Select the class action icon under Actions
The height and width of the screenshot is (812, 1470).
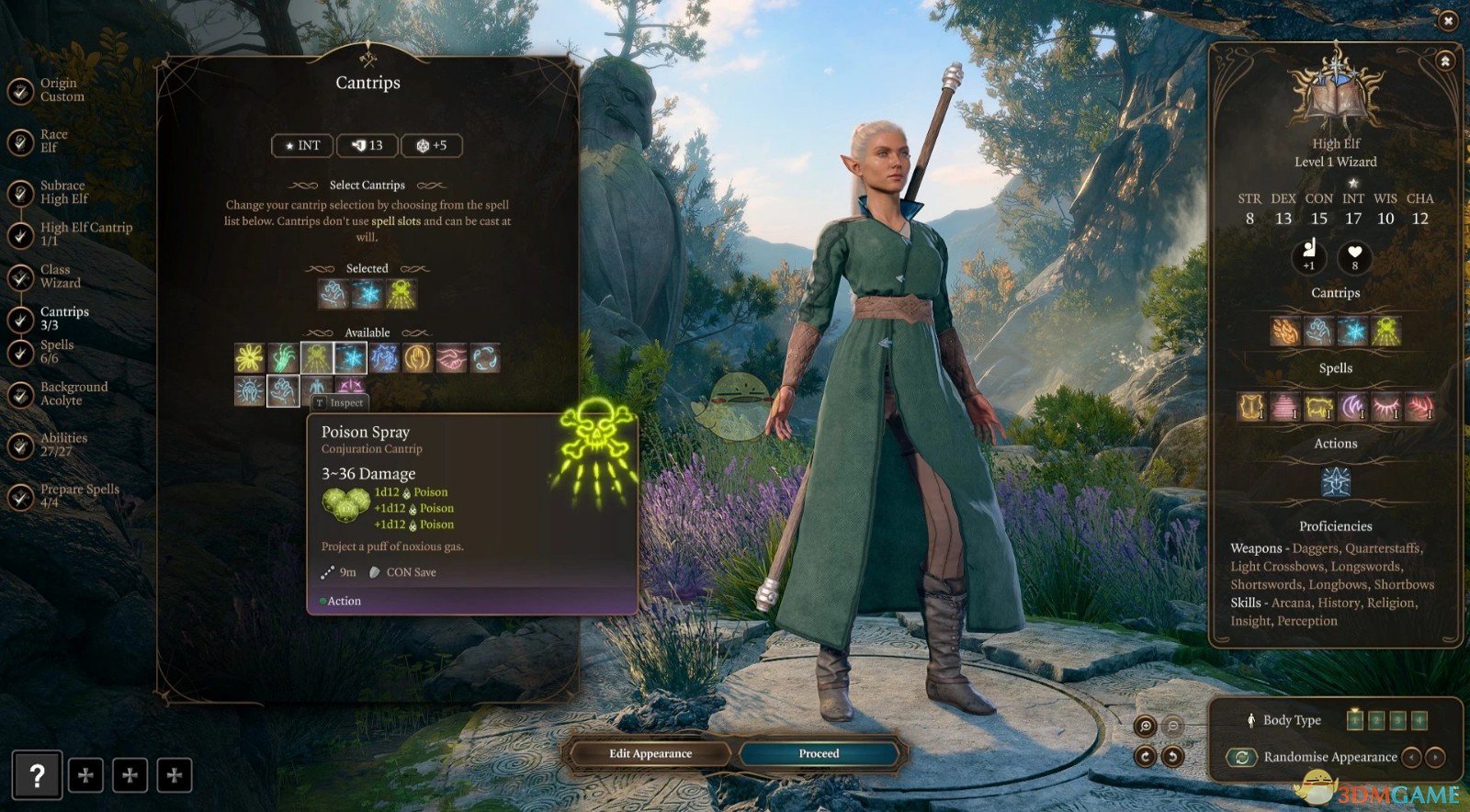pyautogui.click(x=1335, y=481)
